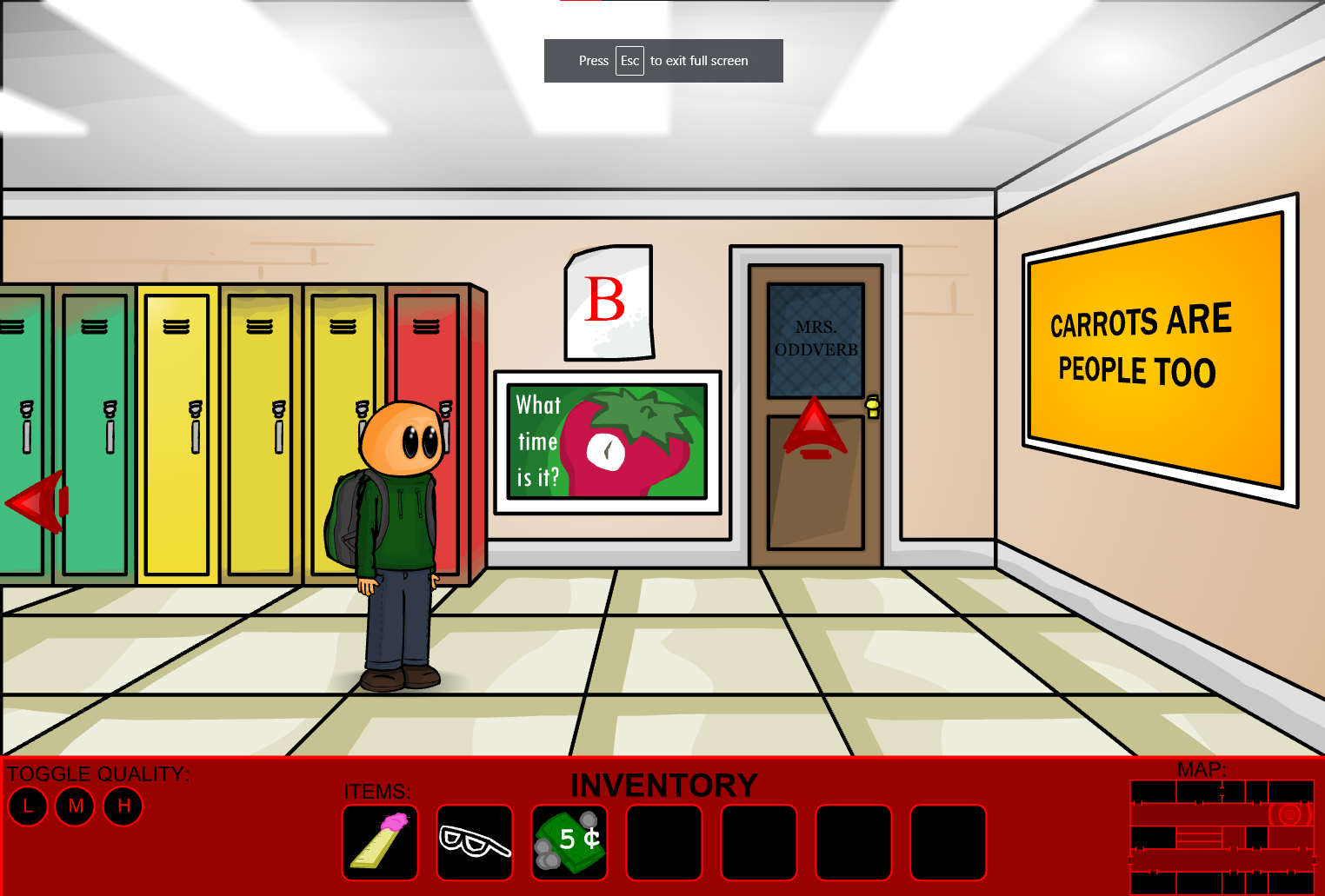
Task: Toggle low quality with the L button
Action: coord(28,806)
